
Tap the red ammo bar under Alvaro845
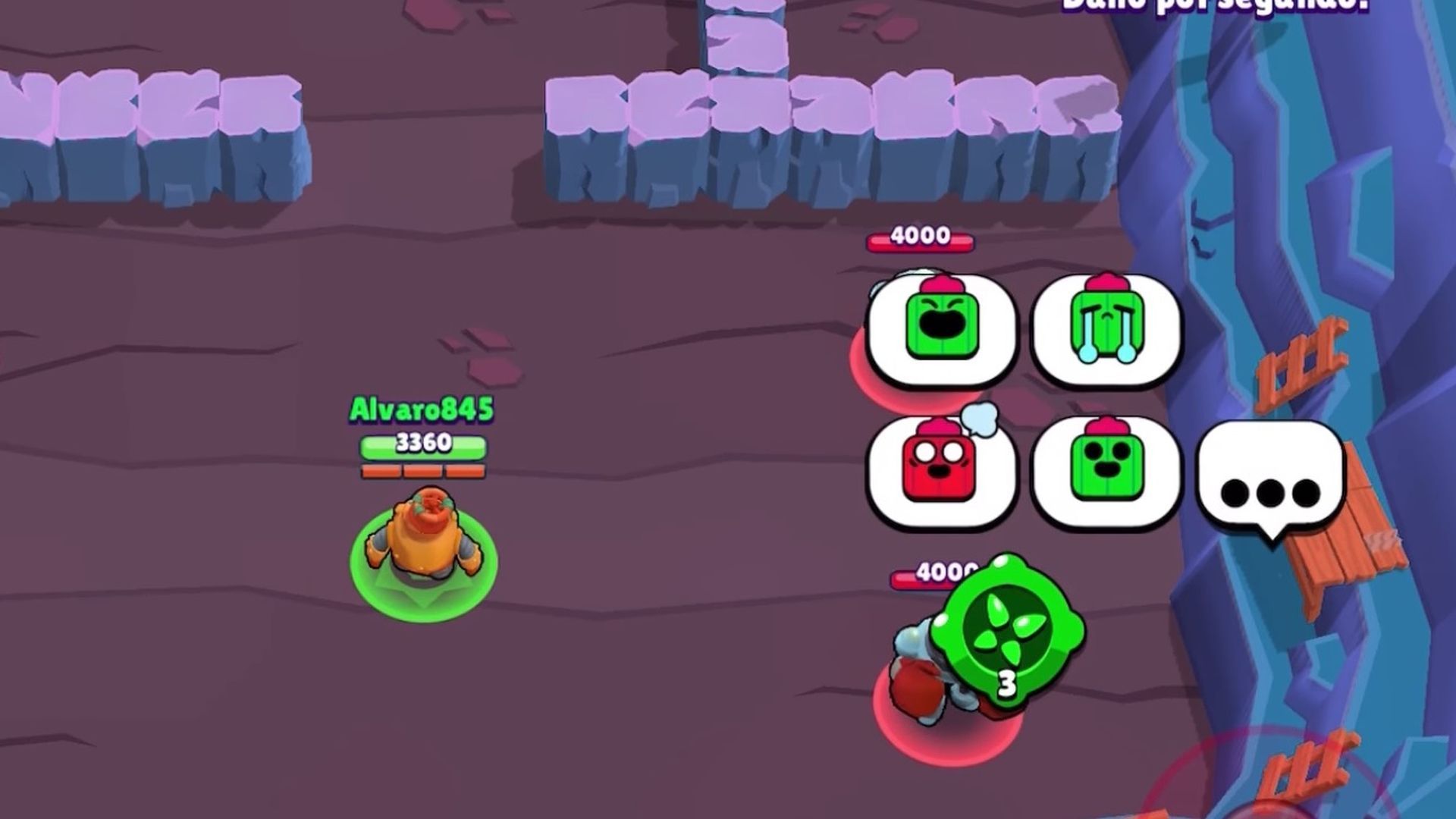coord(425,470)
